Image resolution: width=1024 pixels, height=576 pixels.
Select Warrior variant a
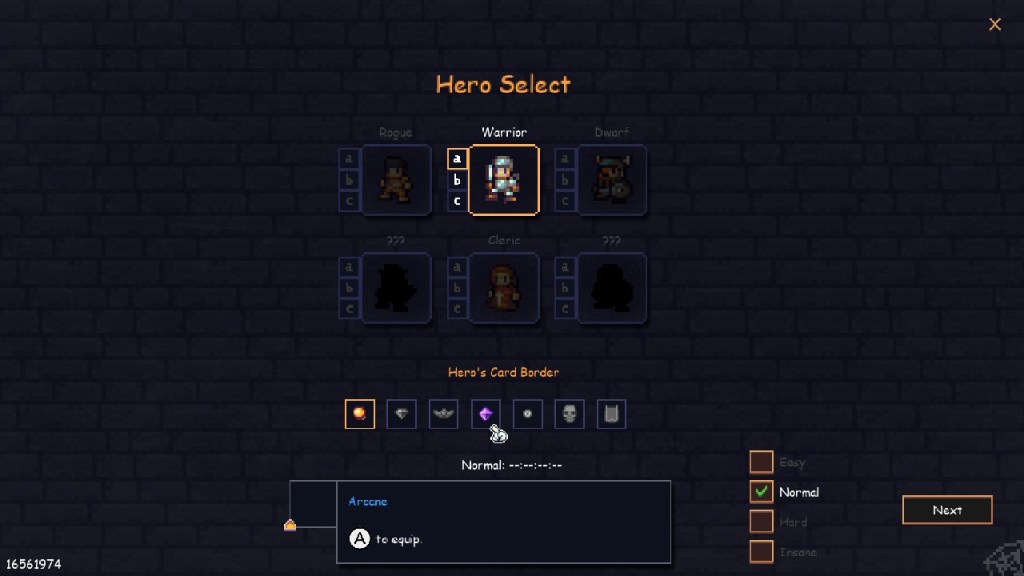[457, 159]
